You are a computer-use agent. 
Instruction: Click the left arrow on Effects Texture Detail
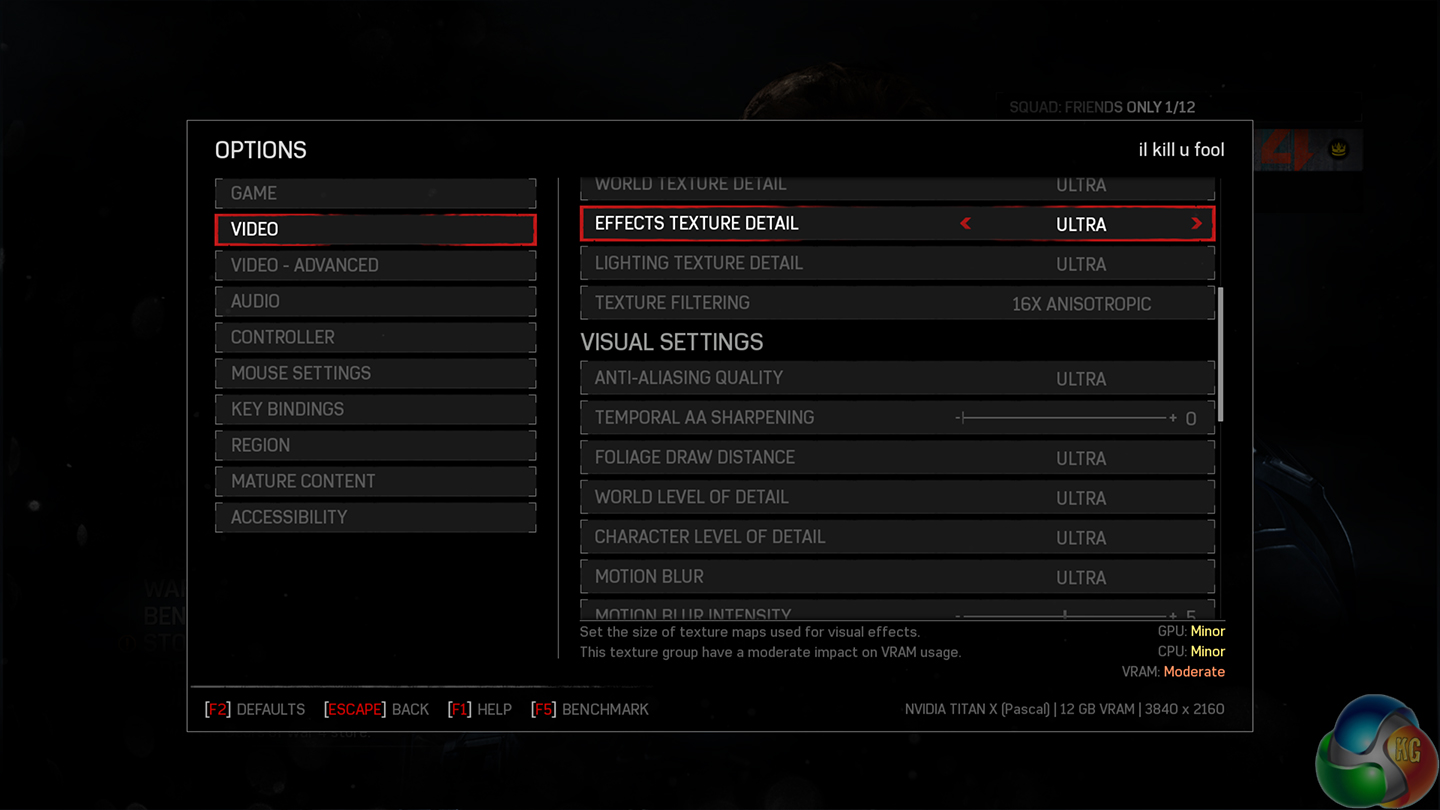click(966, 224)
